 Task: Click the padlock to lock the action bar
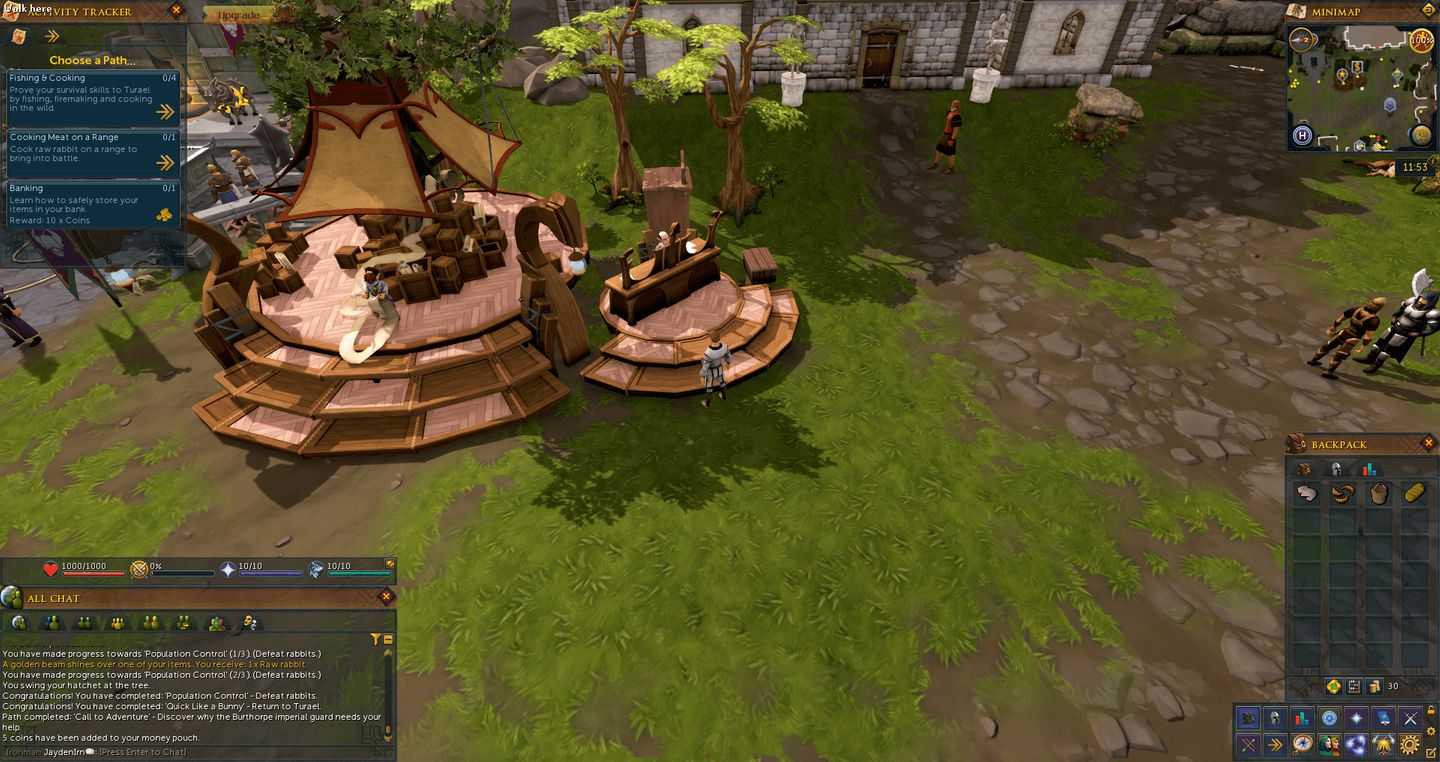pyautogui.click(x=1431, y=712)
